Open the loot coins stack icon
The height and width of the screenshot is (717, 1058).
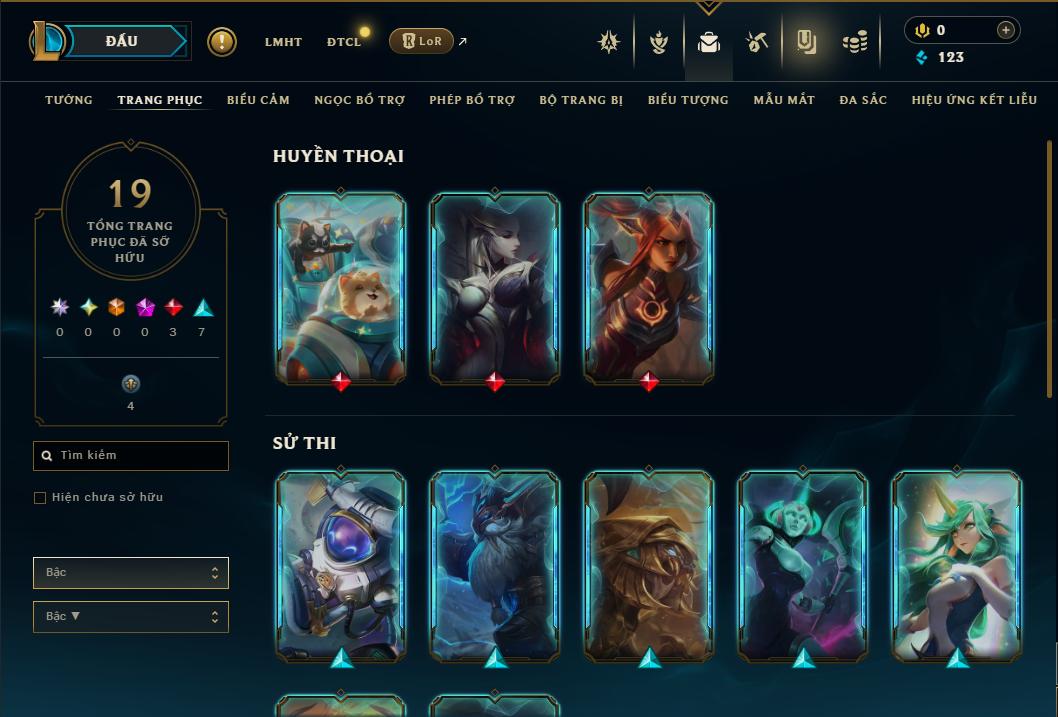[854, 42]
